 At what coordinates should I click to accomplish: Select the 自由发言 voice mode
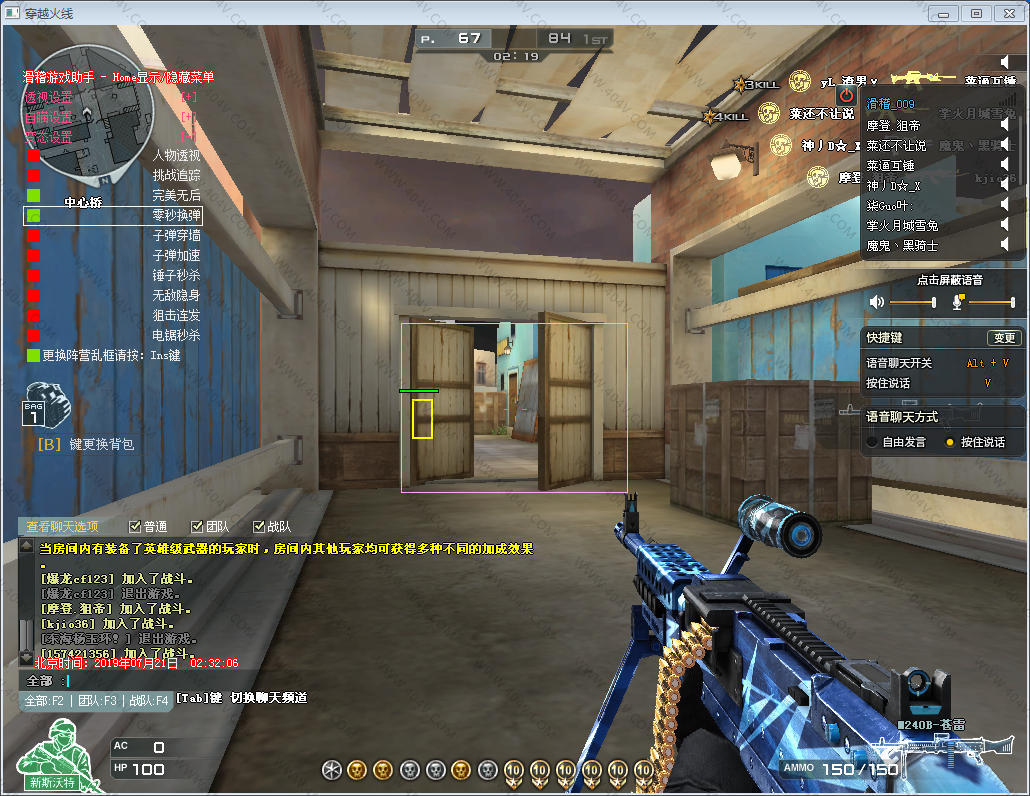873,442
